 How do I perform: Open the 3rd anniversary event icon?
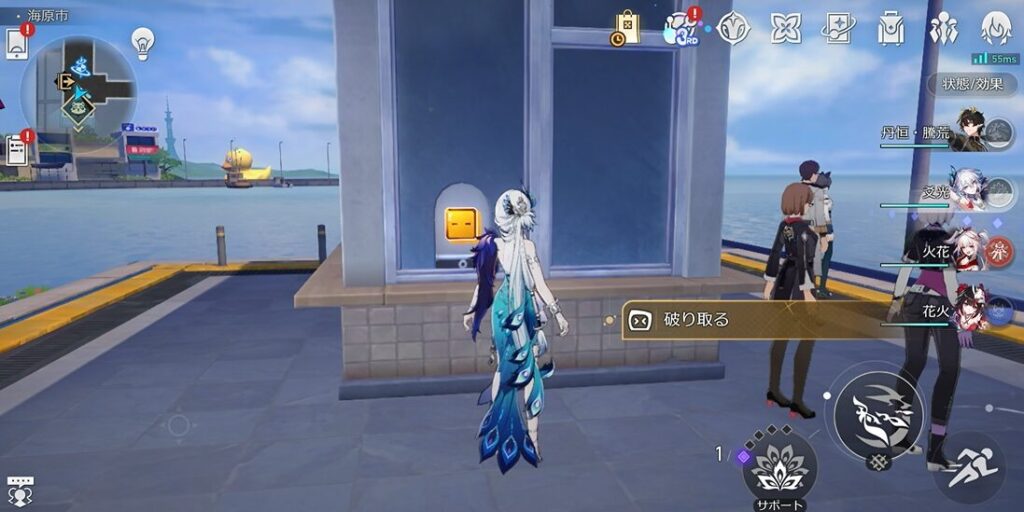[682, 29]
